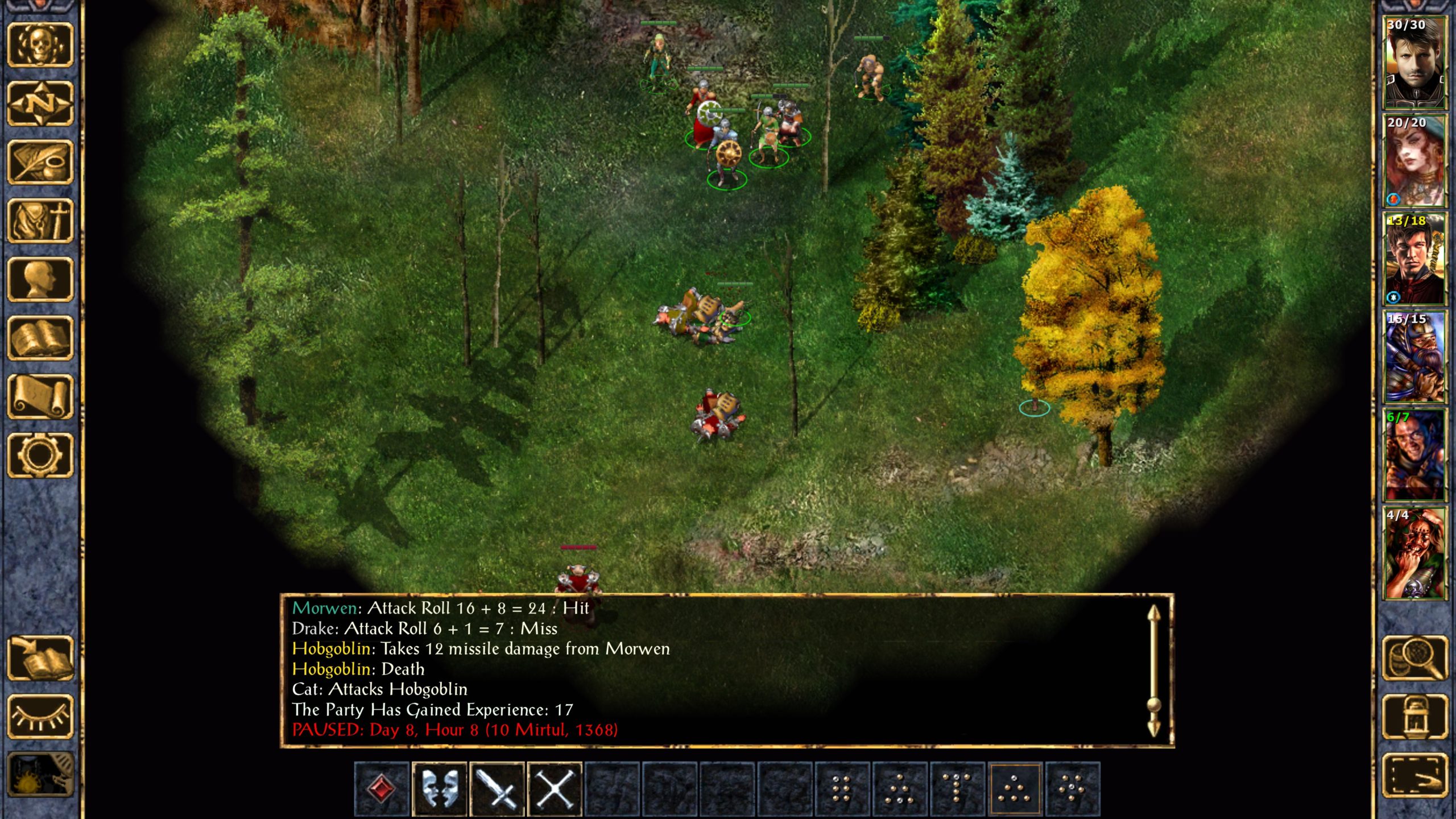Toggle party AI with the lantern button
Viewport: 1456px width, 819px height.
(x=1414, y=717)
